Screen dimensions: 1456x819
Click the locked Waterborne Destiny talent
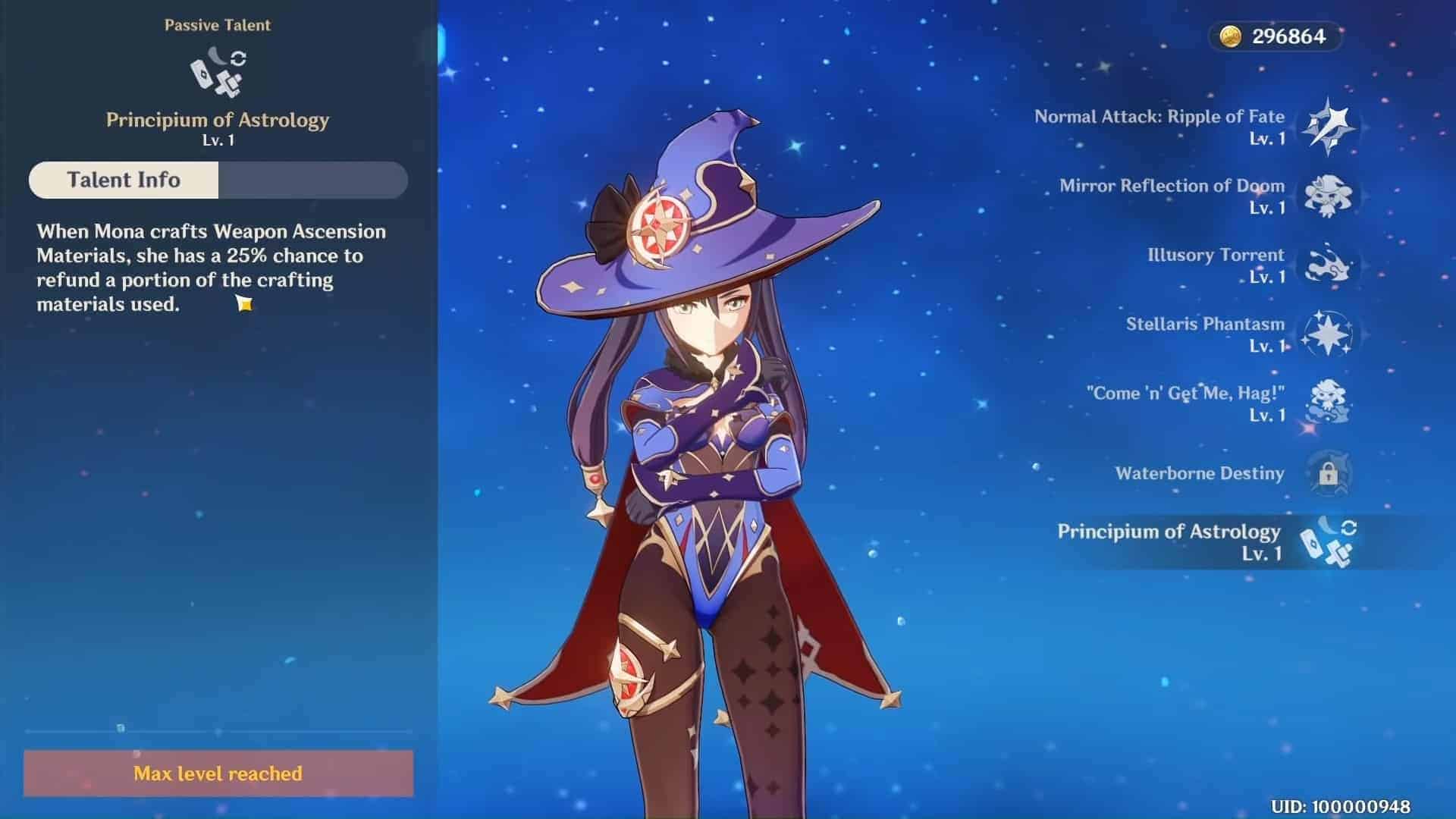(x=1326, y=473)
